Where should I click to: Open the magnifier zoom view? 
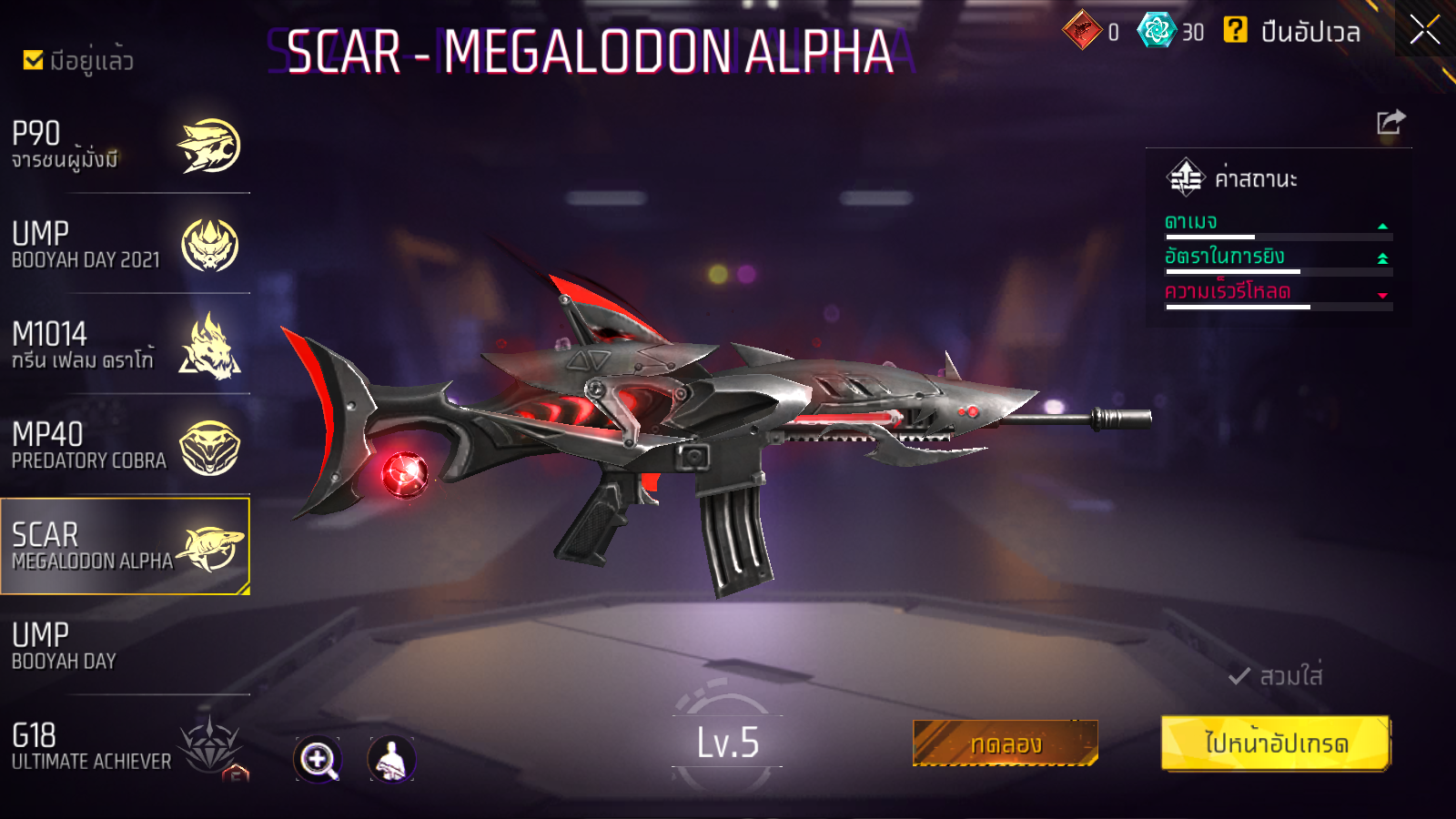pyautogui.click(x=318, y=759)
